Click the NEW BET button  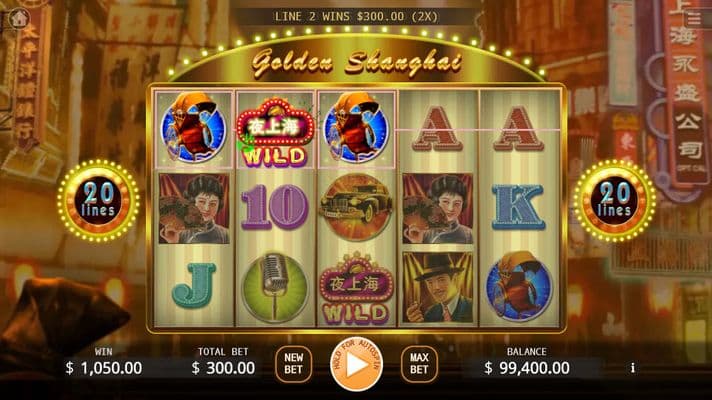click(293, 363)
